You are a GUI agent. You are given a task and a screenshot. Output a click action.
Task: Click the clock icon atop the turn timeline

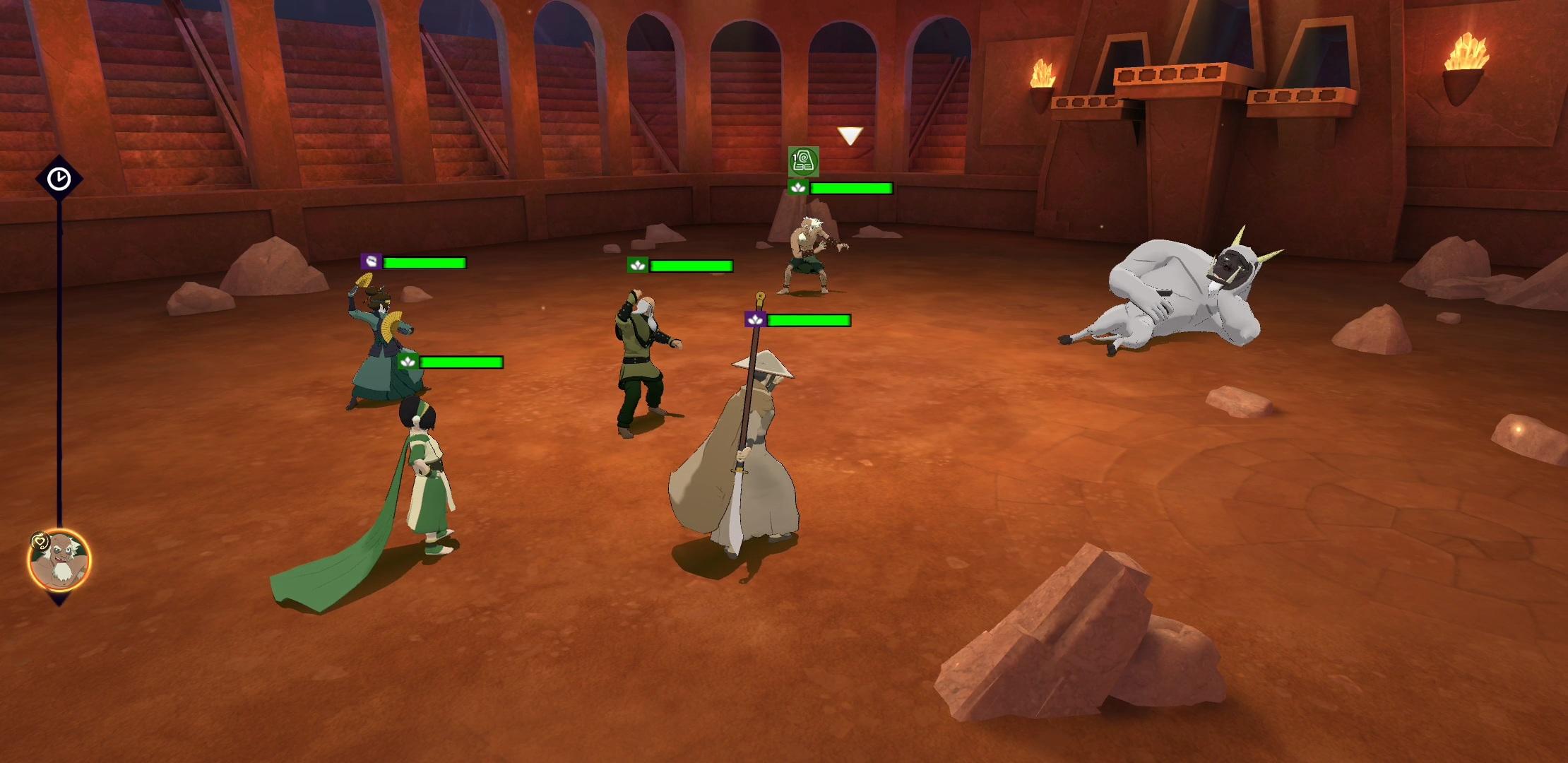[x=59, y=179]
